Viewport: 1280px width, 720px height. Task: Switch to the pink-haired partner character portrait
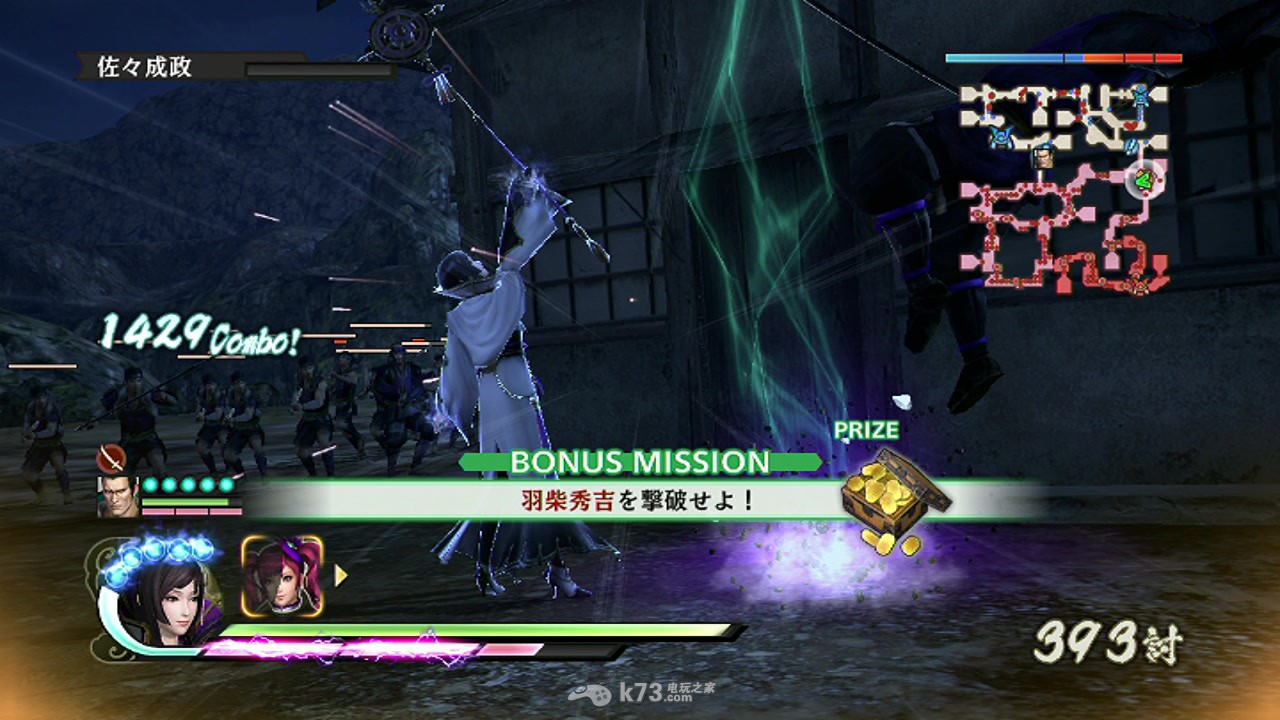282,577
